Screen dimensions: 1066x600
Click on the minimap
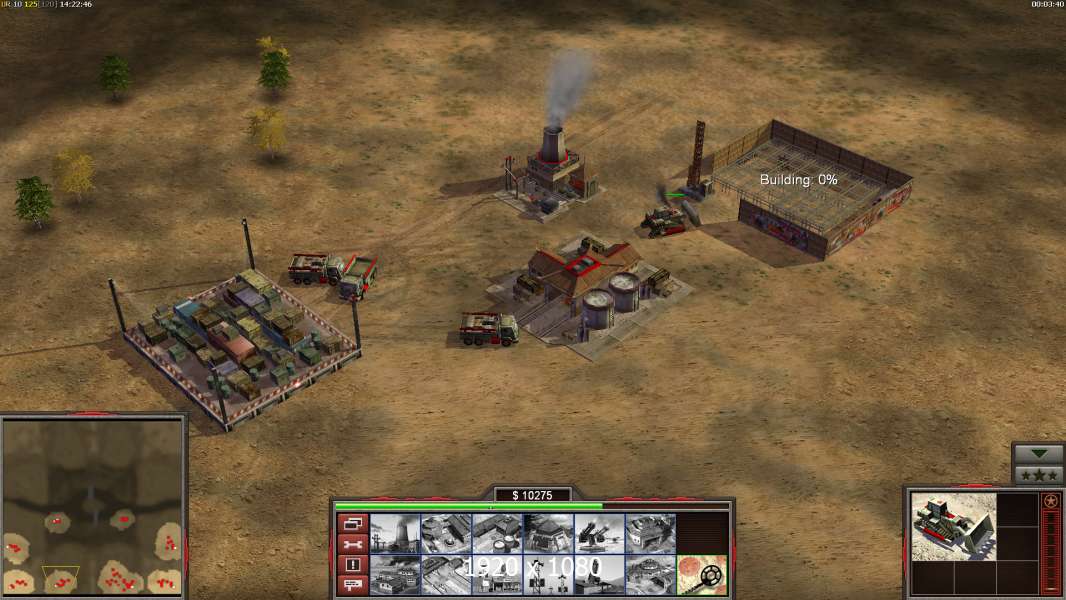coord(93,506)
